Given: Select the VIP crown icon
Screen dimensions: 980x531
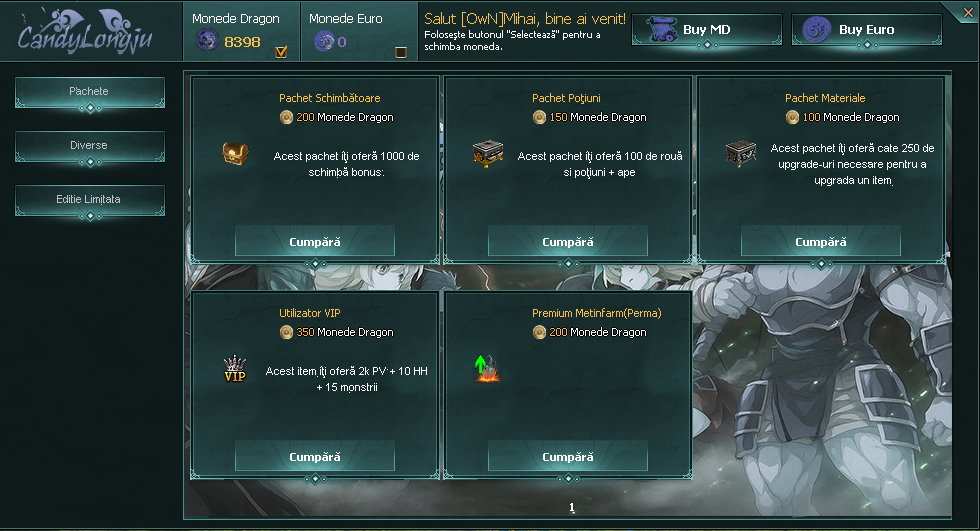Looking at the screenshot, I should pos(235,369).
